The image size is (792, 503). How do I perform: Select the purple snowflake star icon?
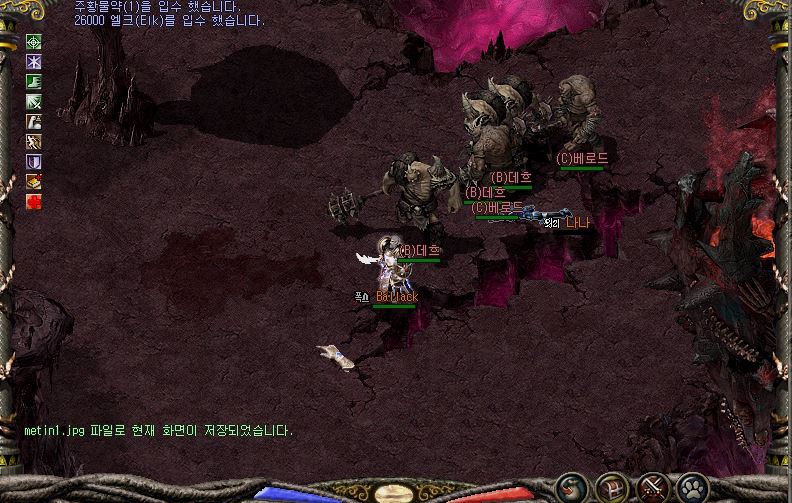(x=34, y=62)
